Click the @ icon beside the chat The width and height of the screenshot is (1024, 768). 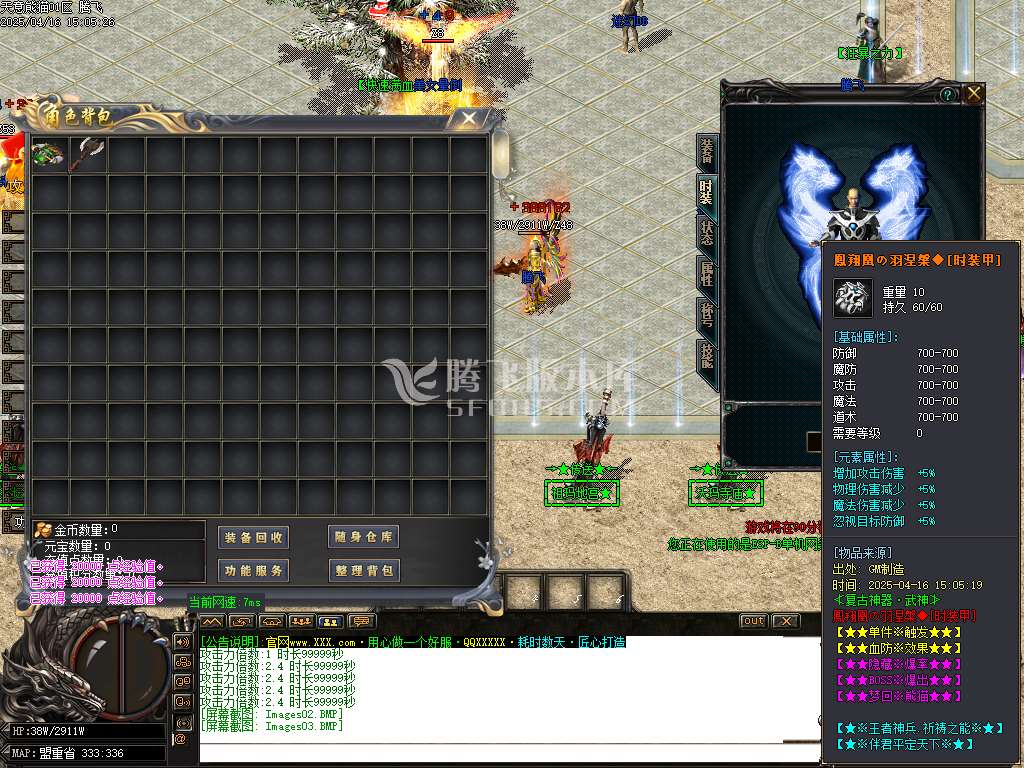point(181,739)
